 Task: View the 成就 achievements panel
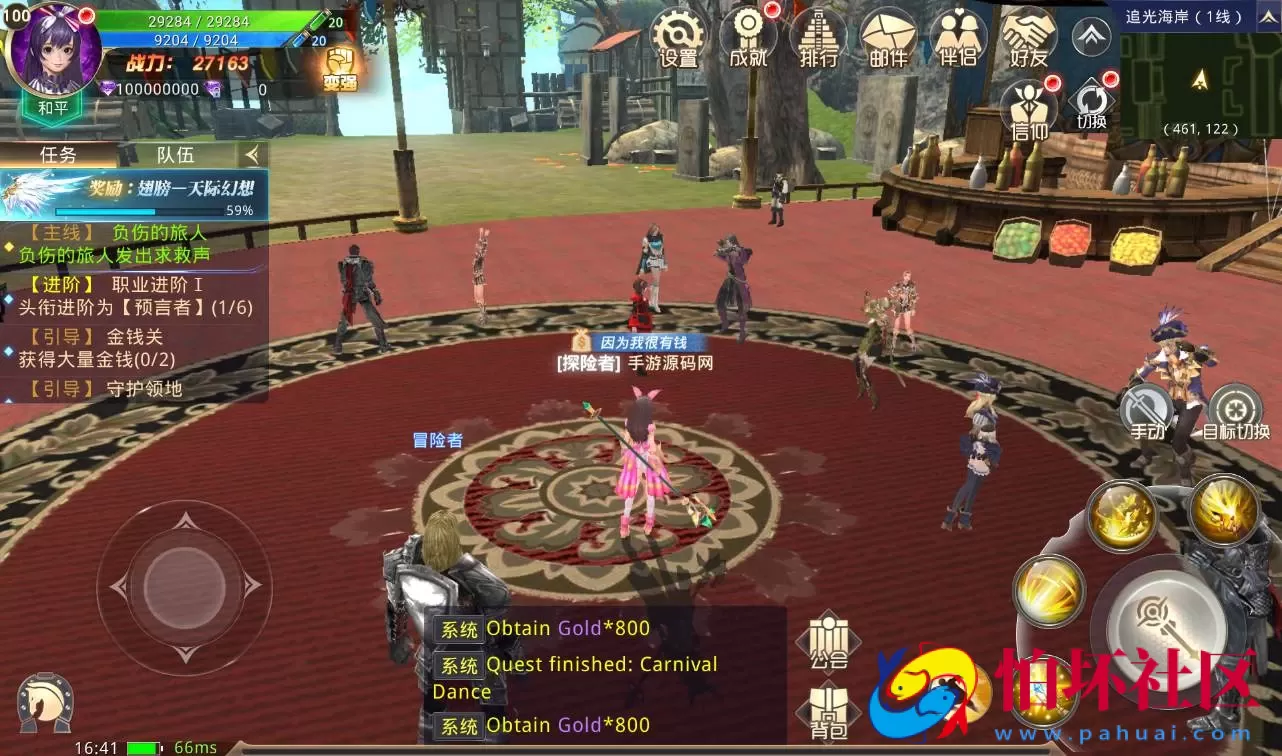point(747,38)
